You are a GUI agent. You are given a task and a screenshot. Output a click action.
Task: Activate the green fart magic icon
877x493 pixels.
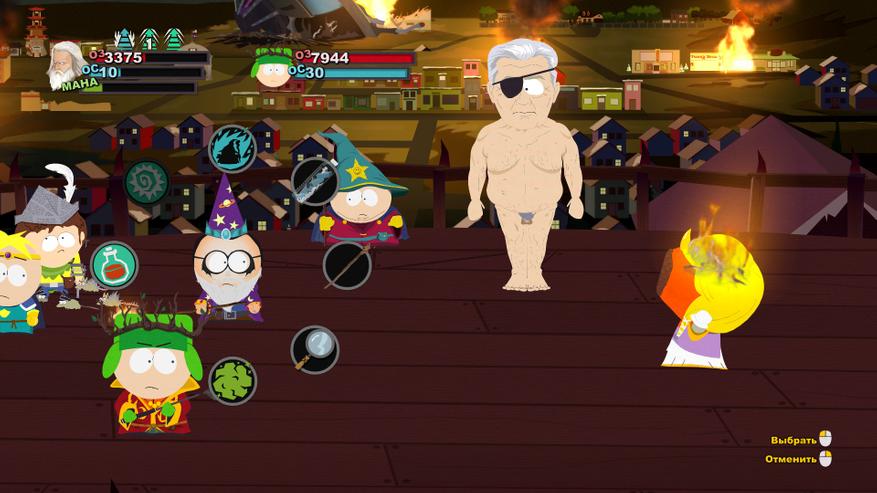click(232, 381)
